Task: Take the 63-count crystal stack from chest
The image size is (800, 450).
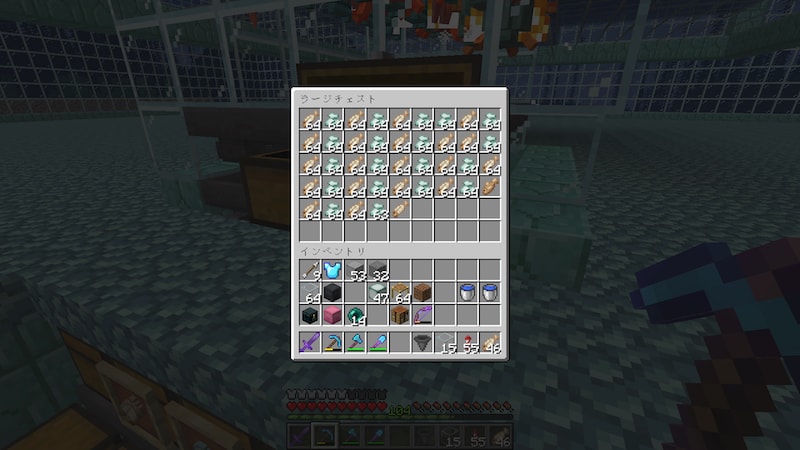Action: tap(378, 210)
